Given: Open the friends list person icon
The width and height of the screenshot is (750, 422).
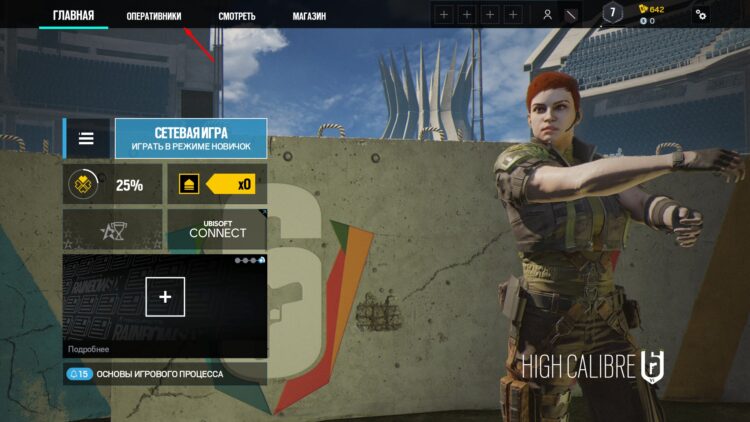Looking at the screenshot, I should (x=547, y=15).
